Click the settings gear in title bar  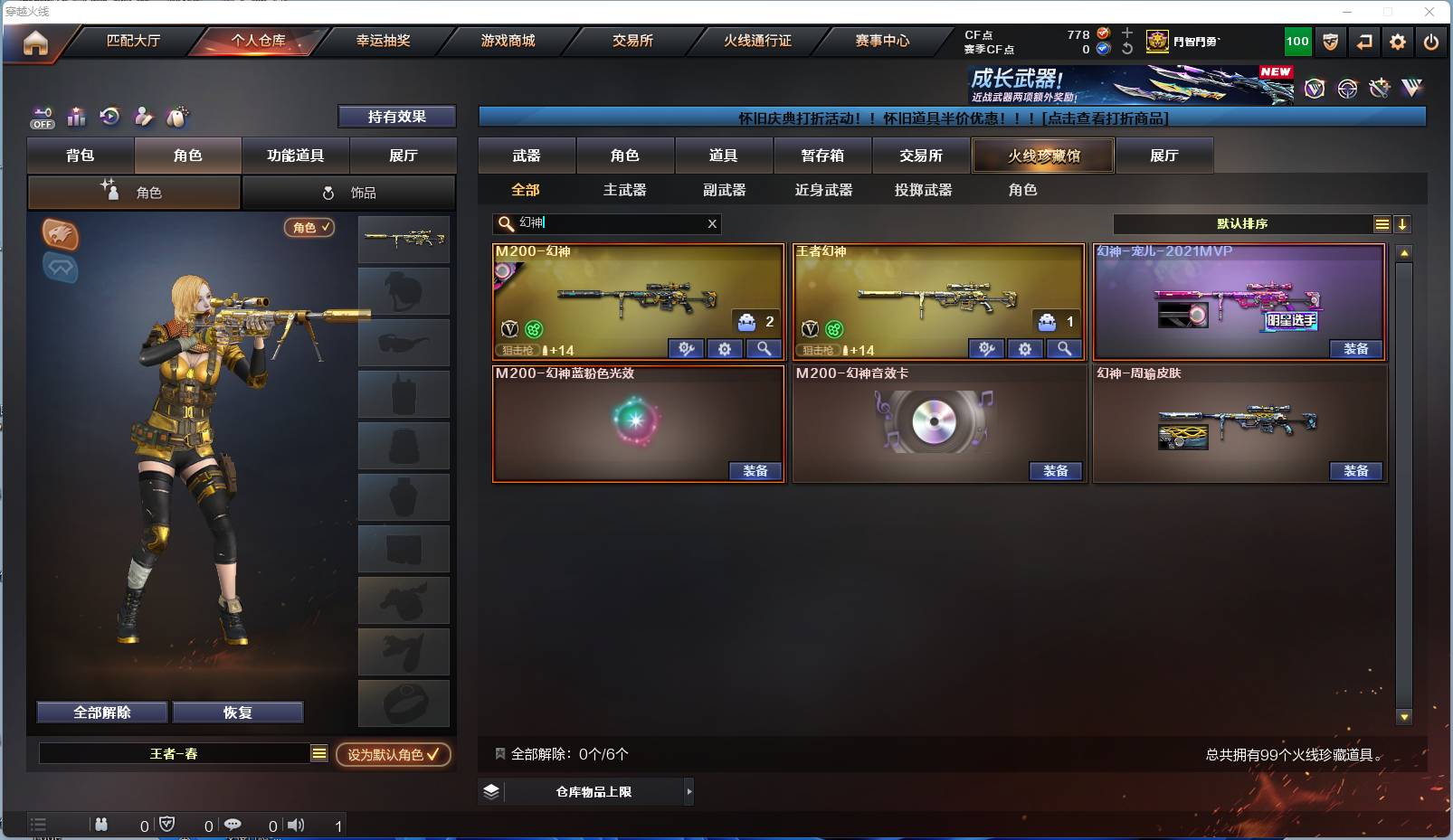pos(1399,42)
